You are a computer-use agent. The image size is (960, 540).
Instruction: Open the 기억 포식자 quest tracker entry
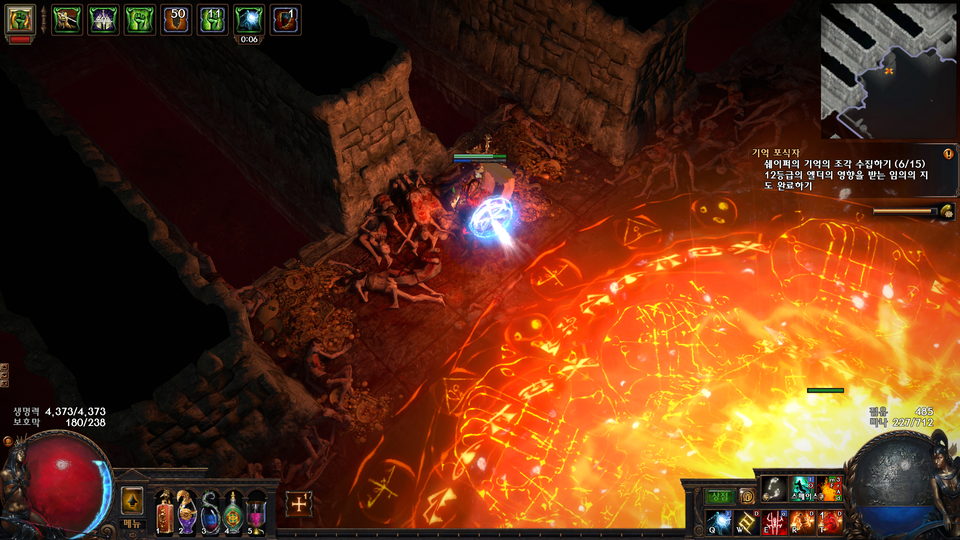pyautogui.click(x=790, y=153)
